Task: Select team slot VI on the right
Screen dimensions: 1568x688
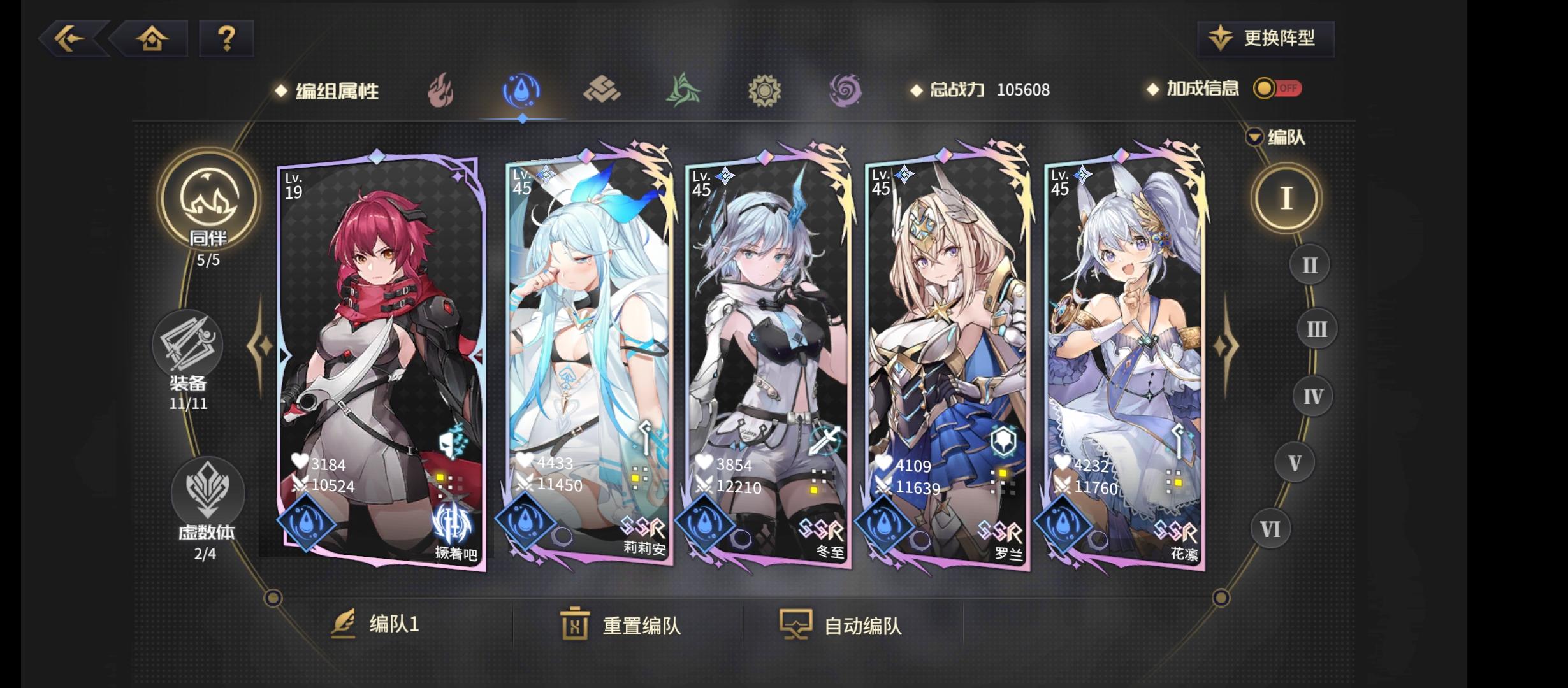Action: pyautogui.click(x=1270, y=527)
